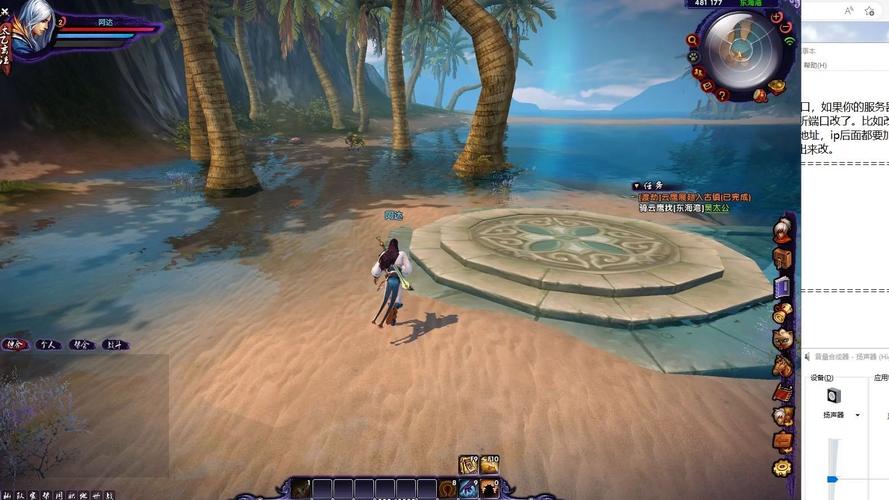Click the paw print icon by minimap

(x=693, y=56)
